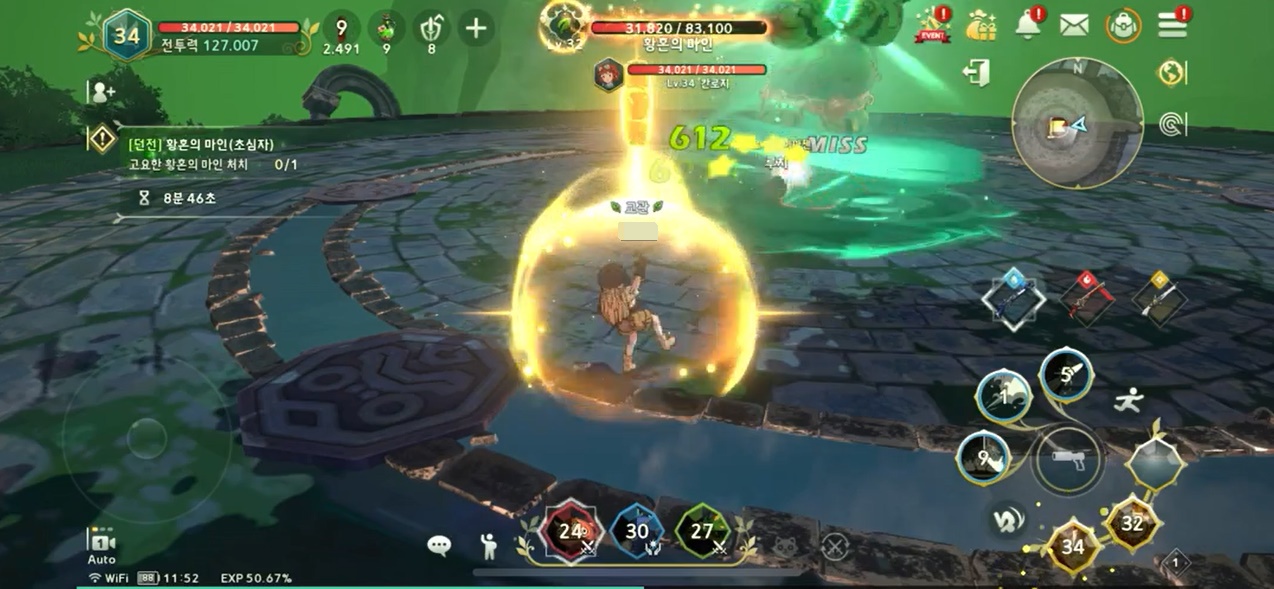Viewport: 1274px width, 589px height.
Task: Activate the dodge running figure button
Action: point(1128,401)
